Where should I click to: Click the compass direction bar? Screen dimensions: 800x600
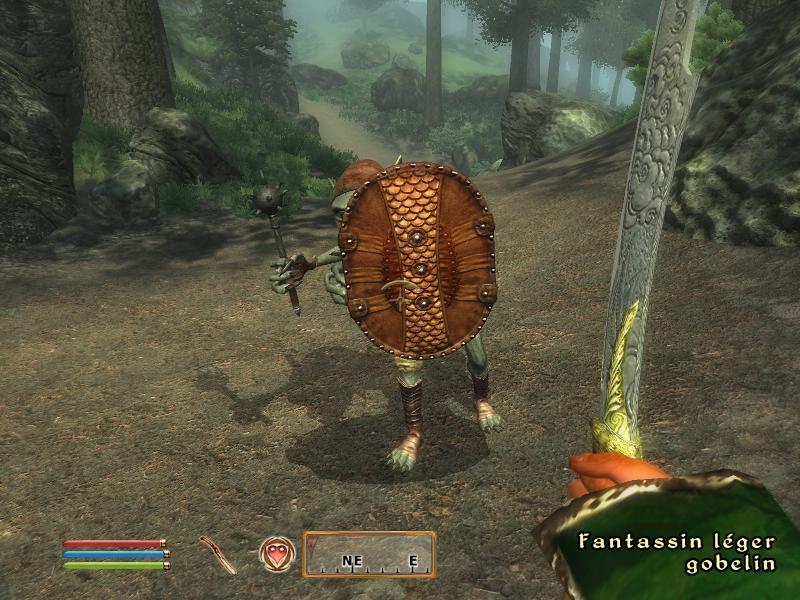click(x=369, y=555)
